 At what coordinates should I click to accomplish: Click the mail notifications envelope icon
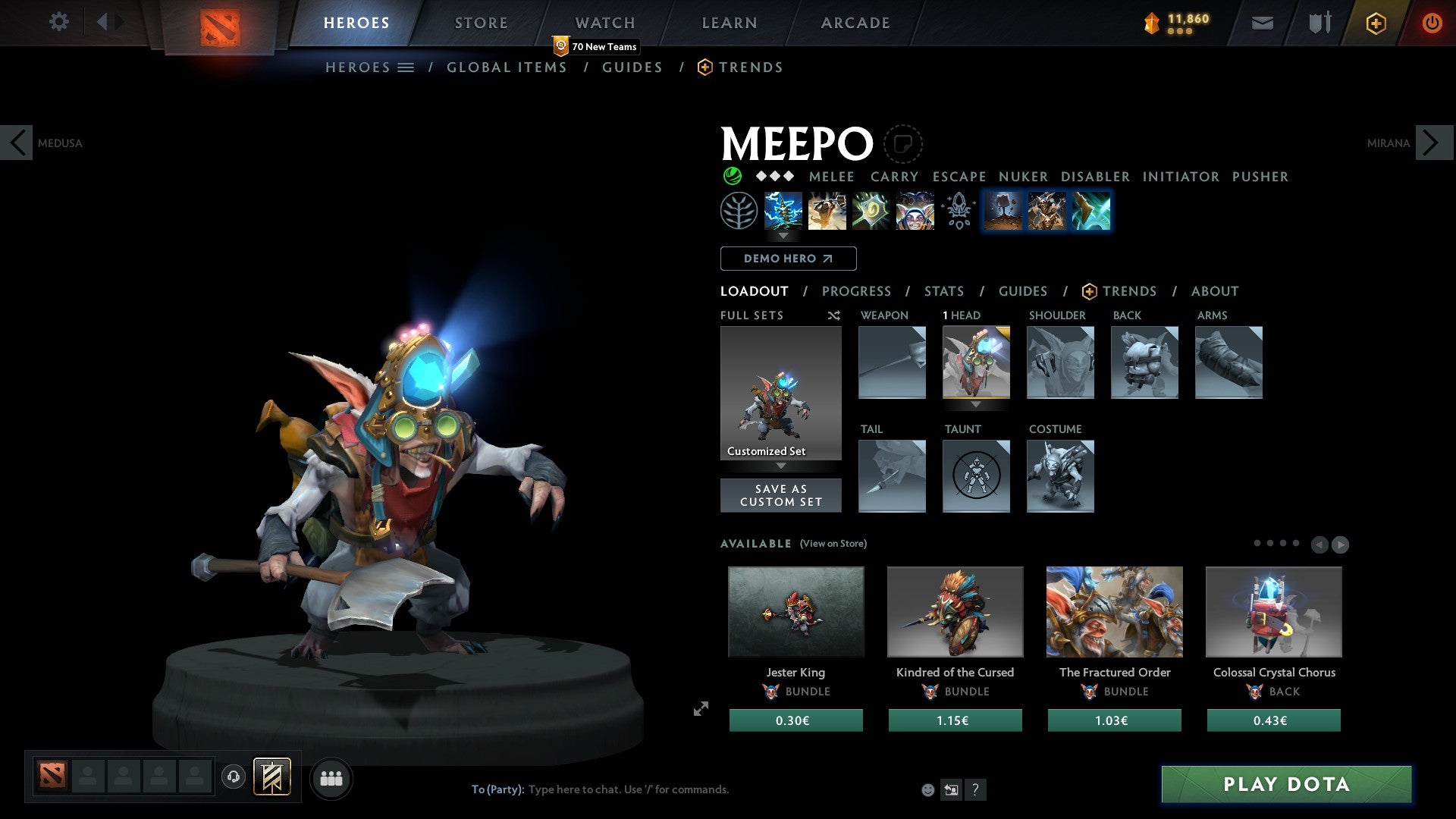[1262, 23]
